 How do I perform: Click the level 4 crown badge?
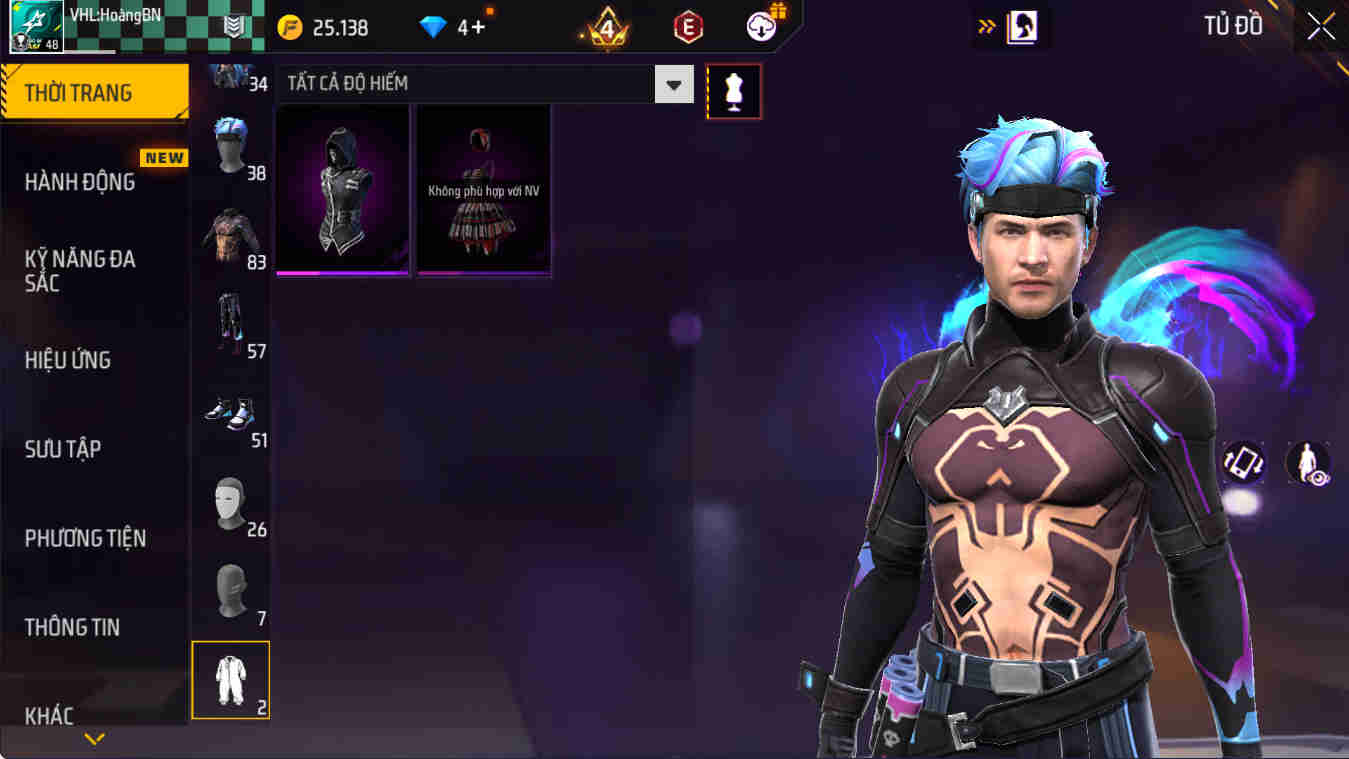[605, 27]
